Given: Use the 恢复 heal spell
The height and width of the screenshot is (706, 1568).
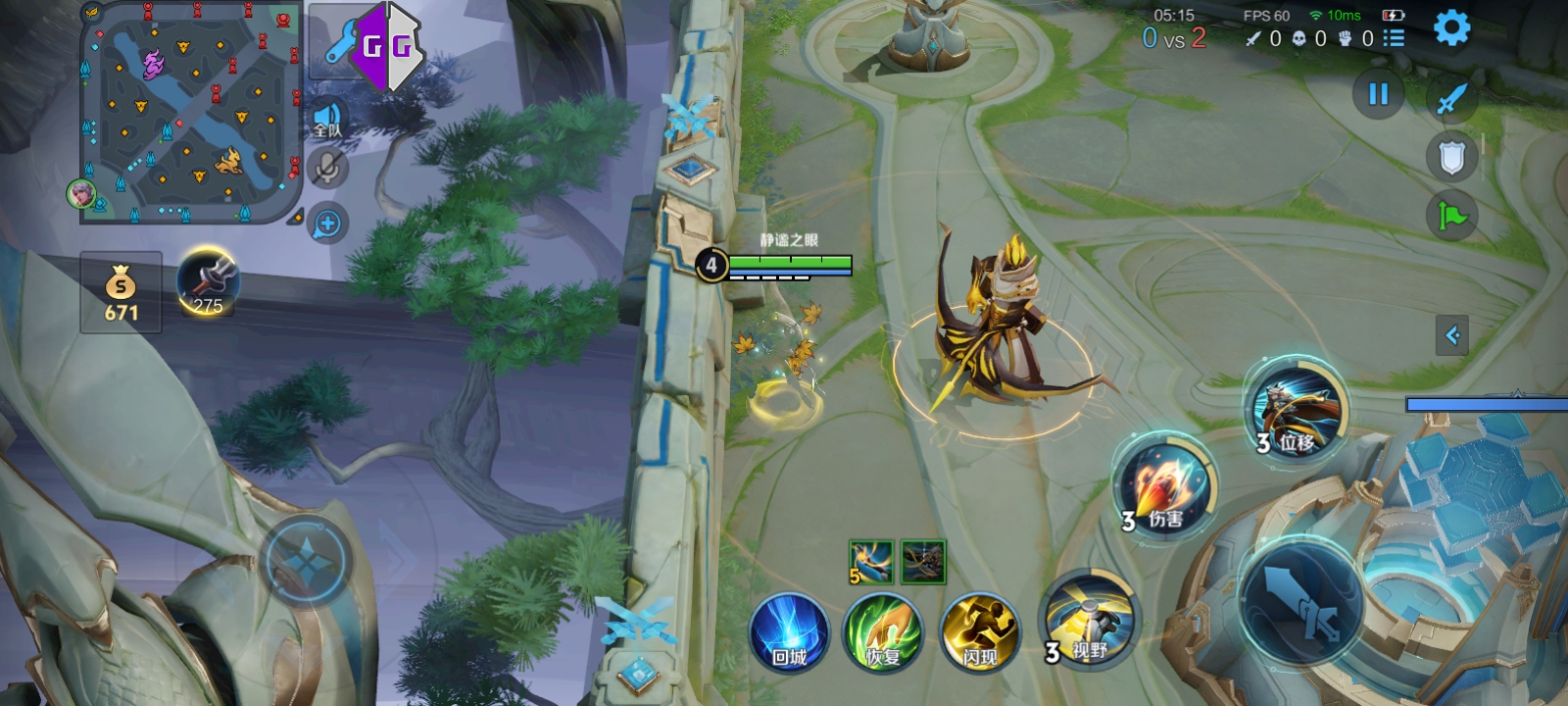Looking at the screenshot, I should pos(883,632).
